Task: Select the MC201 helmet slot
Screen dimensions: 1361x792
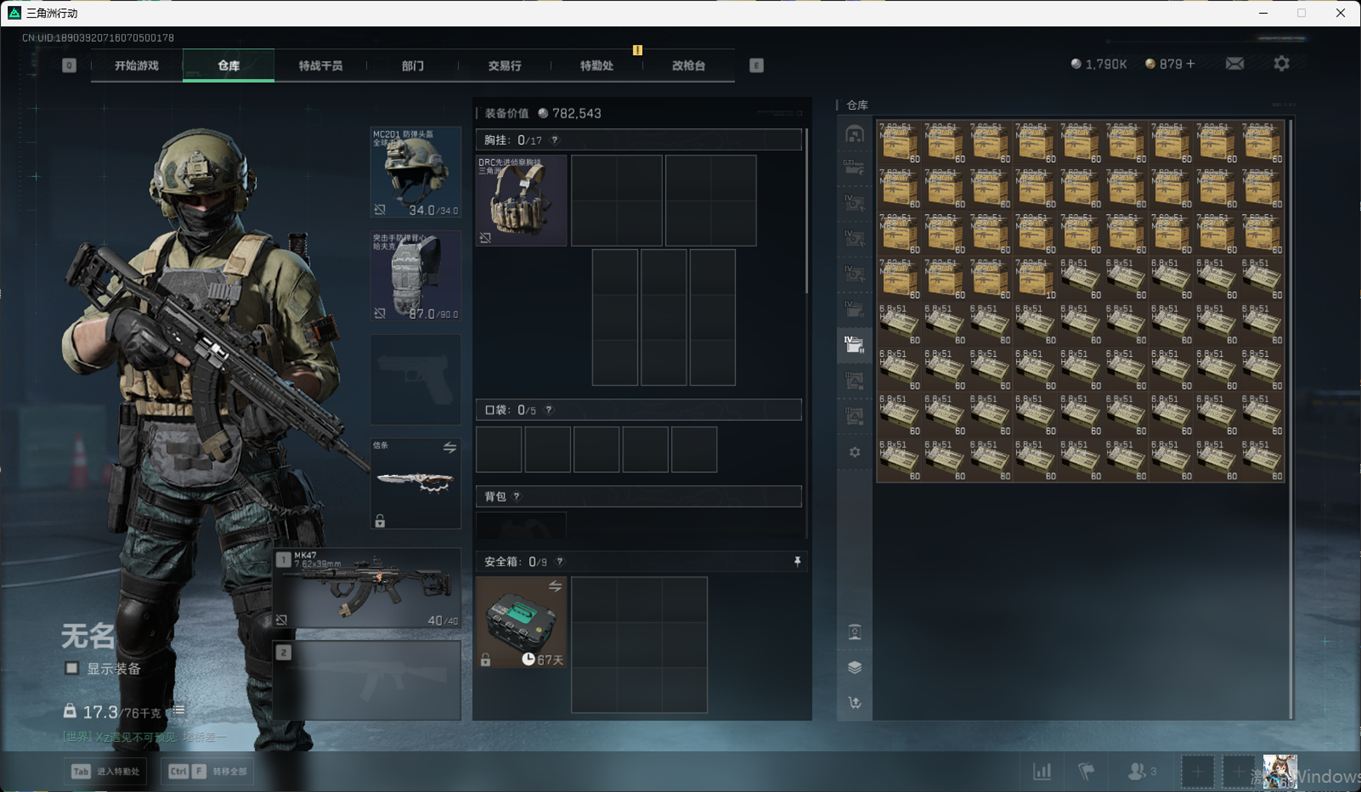Action: click(x=416, y=172)
